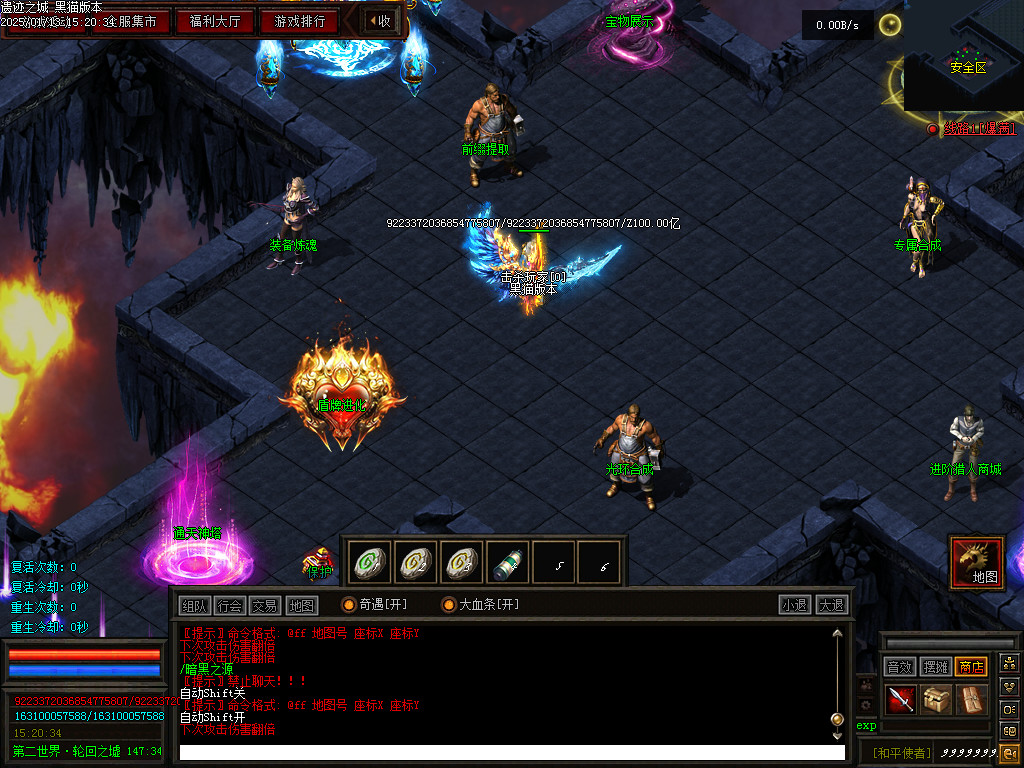
Task: Open the 行会 guild panel
Action: pyautogui.click(x=229, y=605)
